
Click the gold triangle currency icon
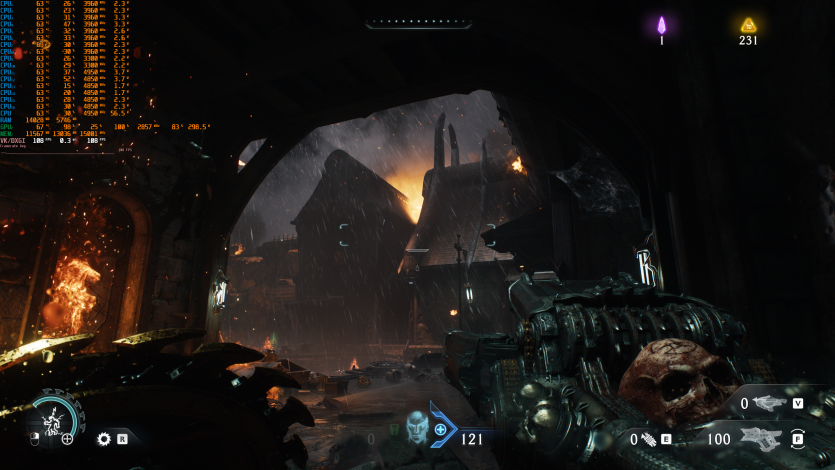pos(748,26)
